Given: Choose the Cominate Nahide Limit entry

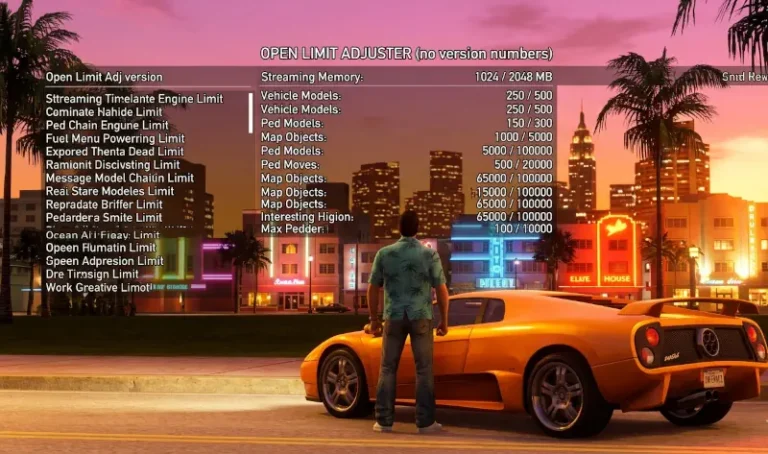Looking at the screenshot, I should click(104, 112).
